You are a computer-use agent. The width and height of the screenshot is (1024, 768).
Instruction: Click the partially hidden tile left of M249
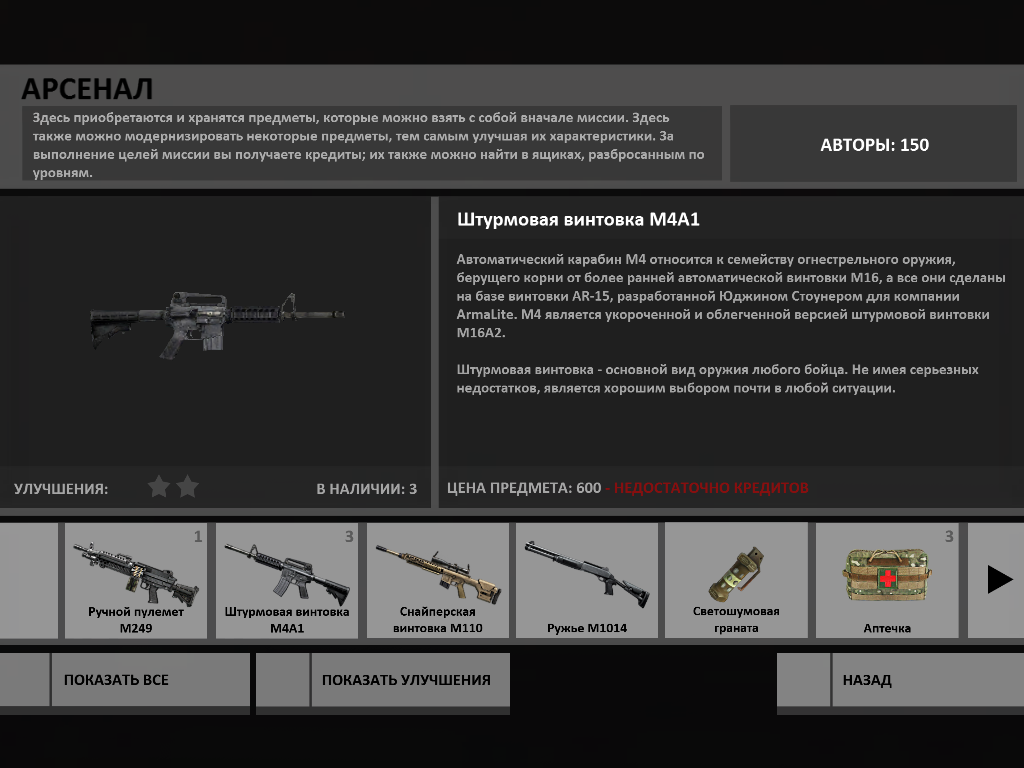coord(28,580)
